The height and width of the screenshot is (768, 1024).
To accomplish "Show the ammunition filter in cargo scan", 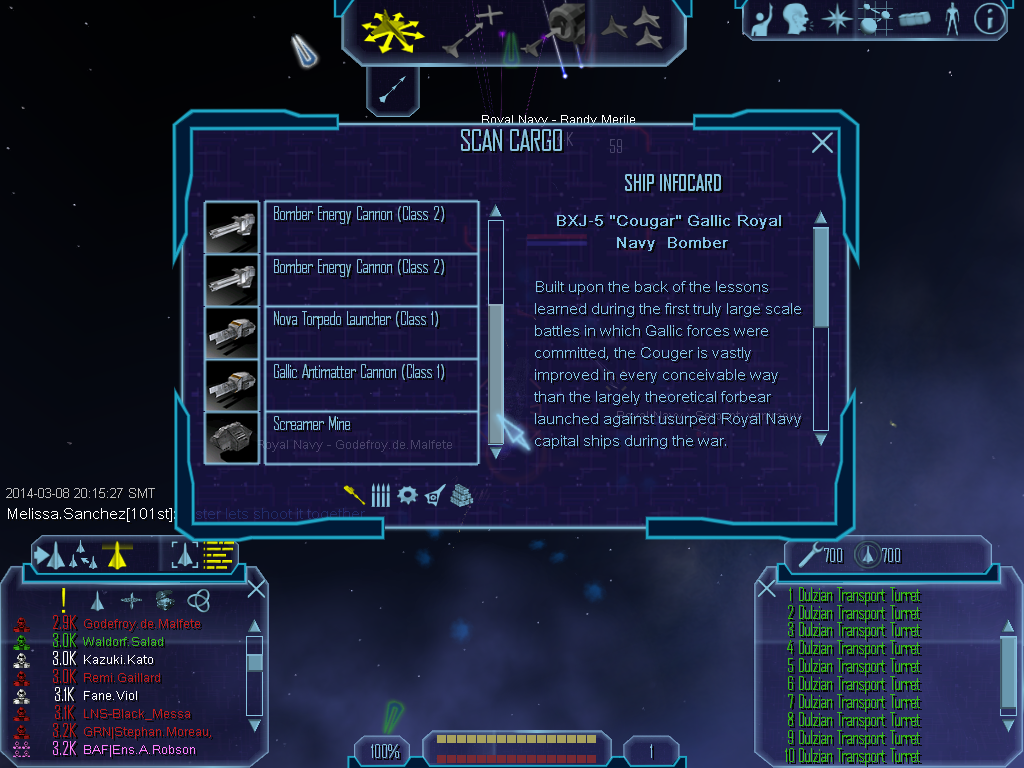I will pos(380,494).
